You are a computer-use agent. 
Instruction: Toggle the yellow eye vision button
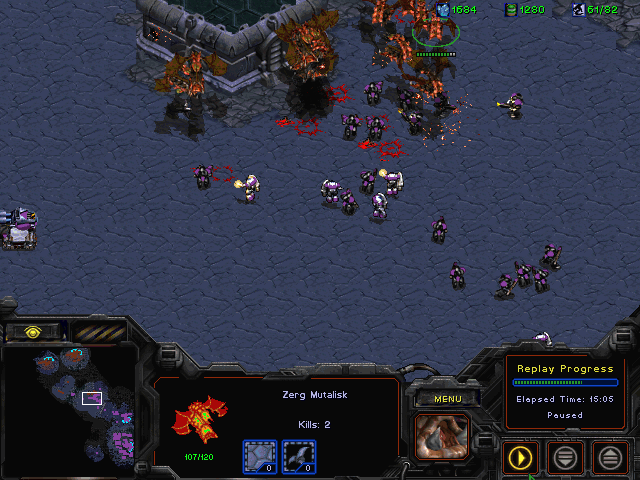point(33,331)
